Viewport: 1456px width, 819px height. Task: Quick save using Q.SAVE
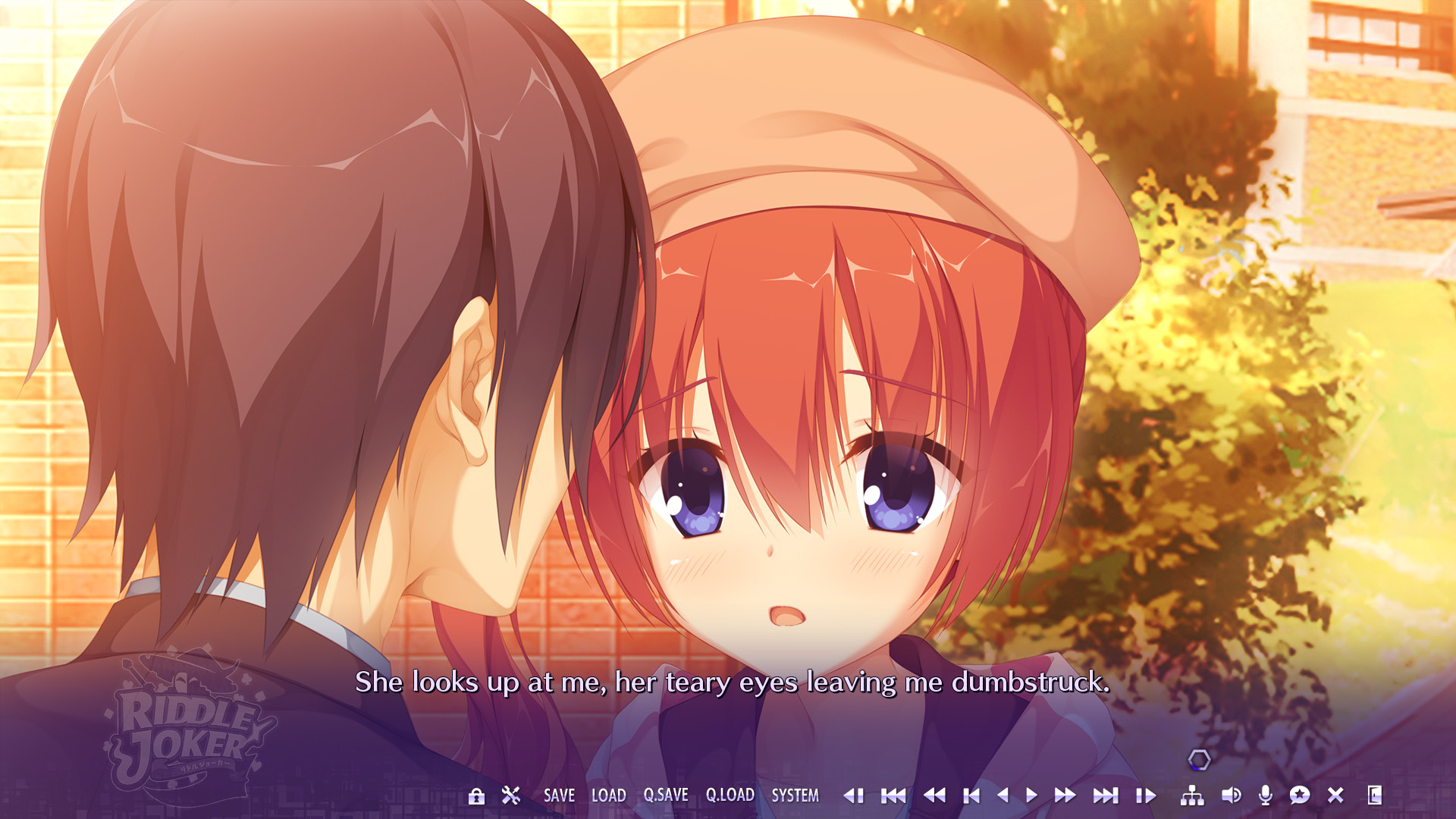tap(665, 796)
